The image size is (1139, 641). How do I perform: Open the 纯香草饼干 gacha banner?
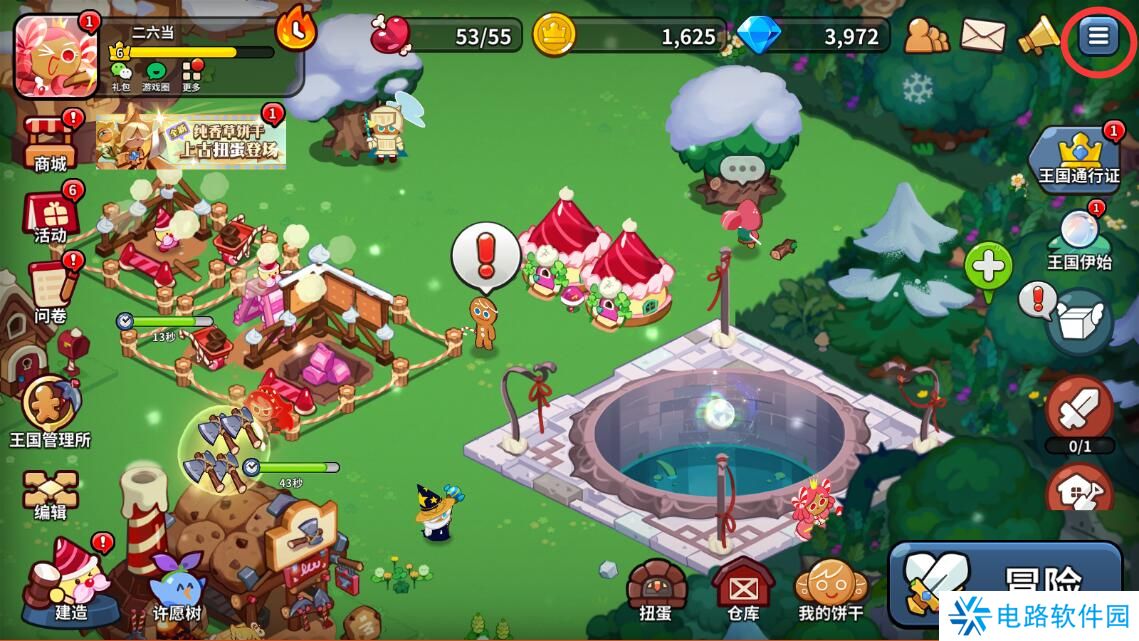(x=191, y=141)
